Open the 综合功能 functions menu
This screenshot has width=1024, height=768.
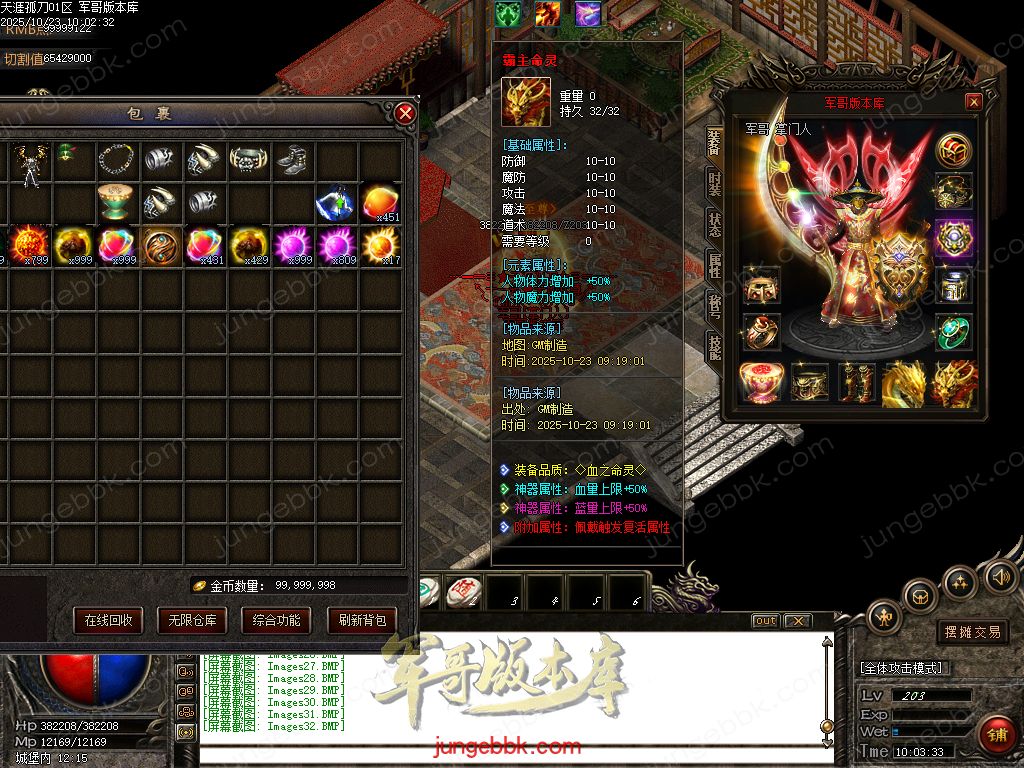(276, 620)
